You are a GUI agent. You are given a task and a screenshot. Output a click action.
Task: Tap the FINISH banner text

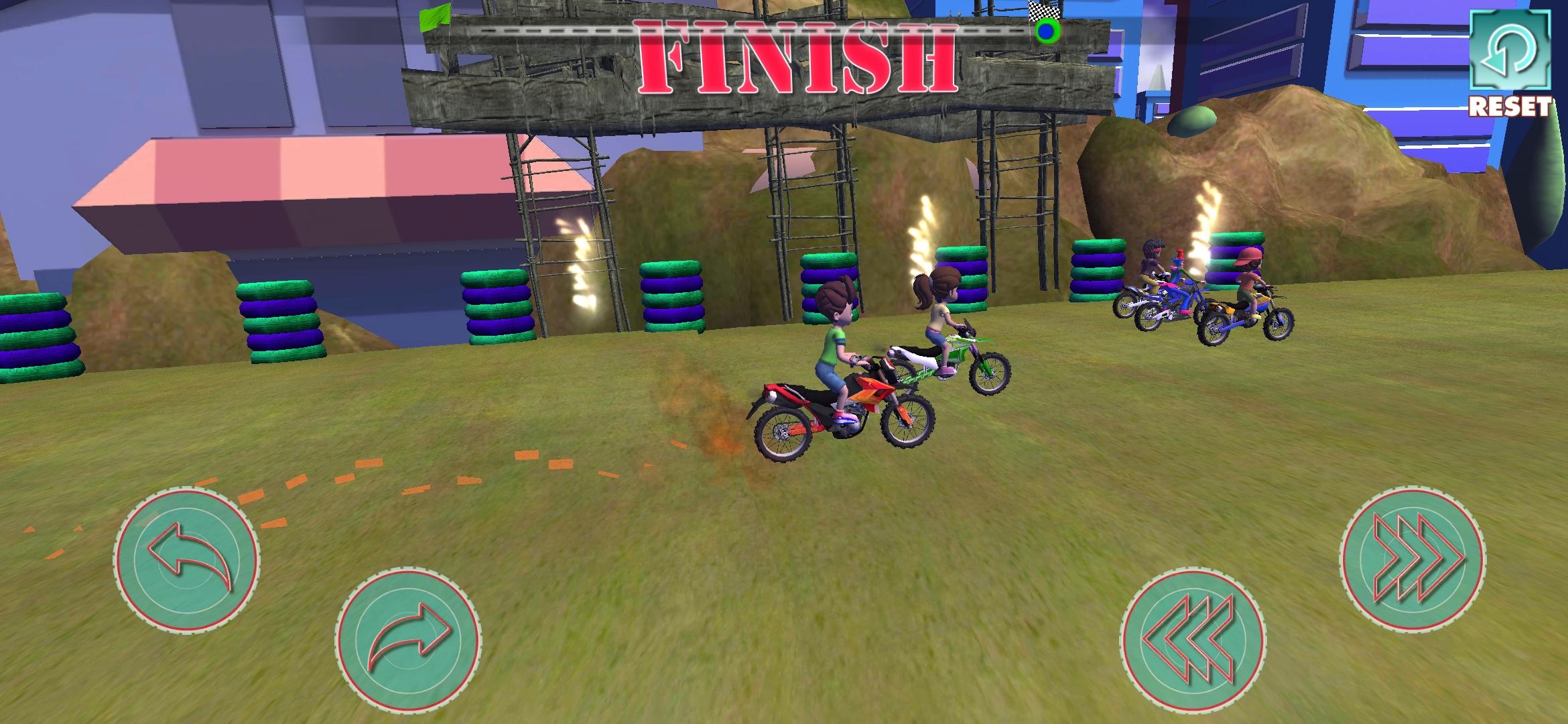[794, 57]
